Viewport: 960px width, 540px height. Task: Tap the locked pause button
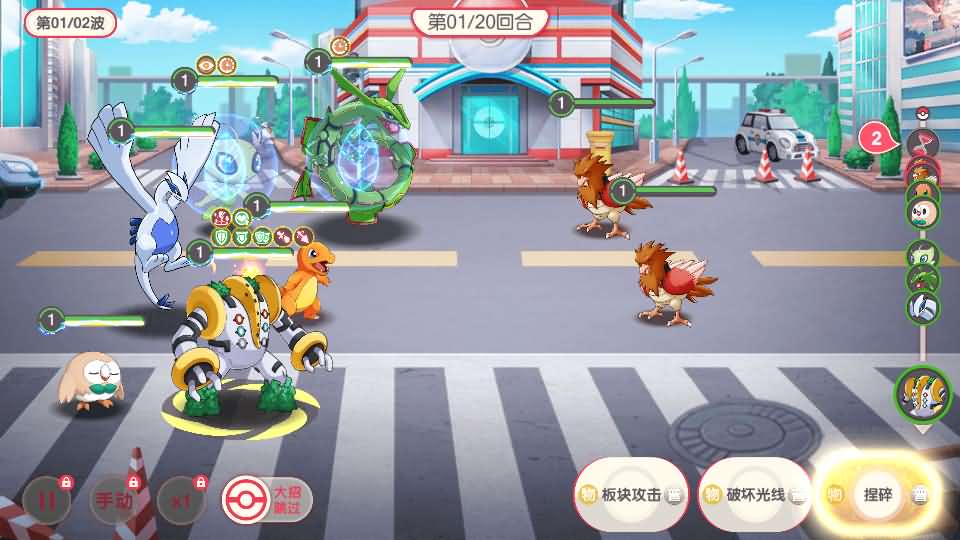tap(46, 501)
